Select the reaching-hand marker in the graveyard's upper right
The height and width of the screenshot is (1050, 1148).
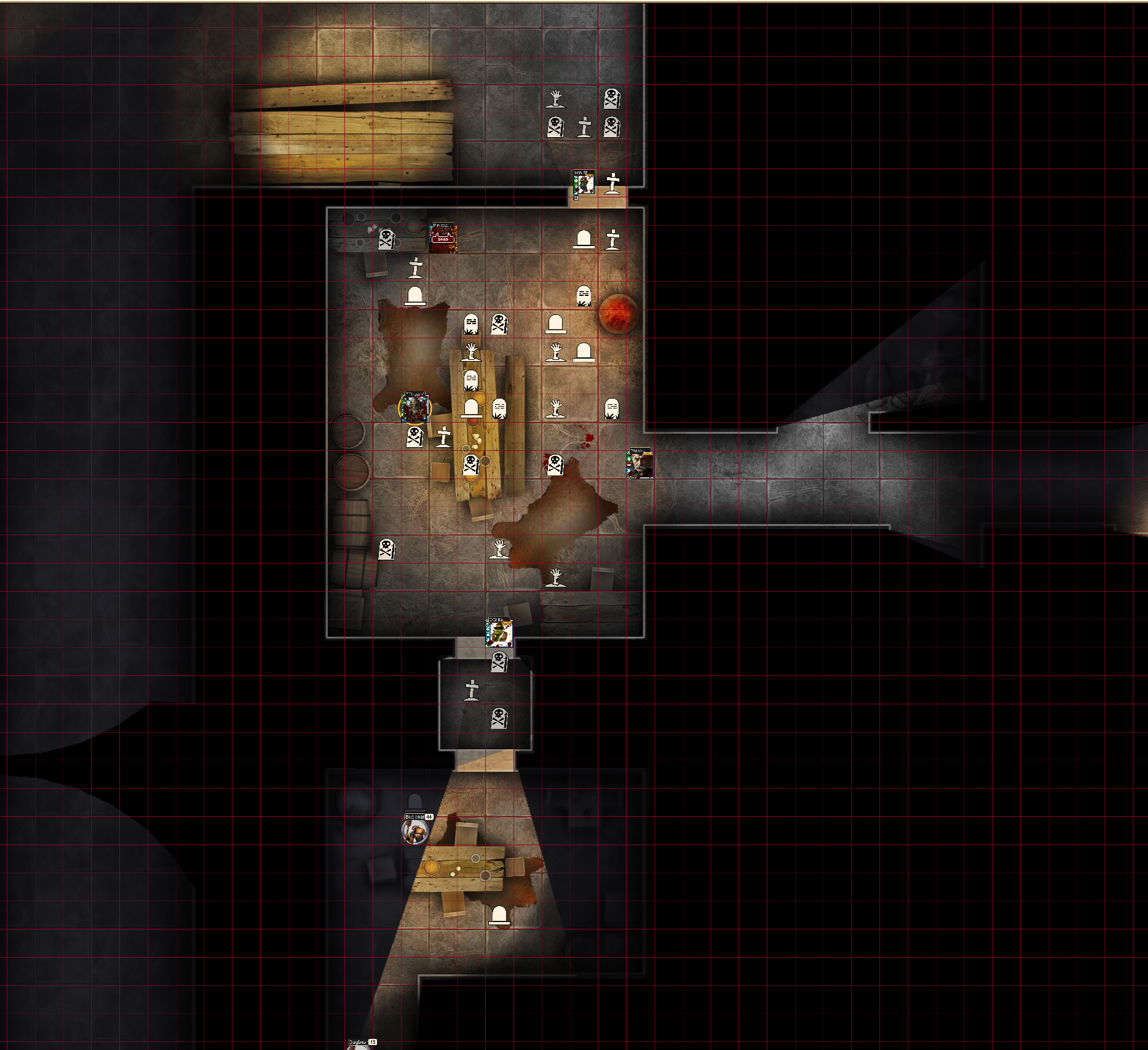(x=557, y=98)
